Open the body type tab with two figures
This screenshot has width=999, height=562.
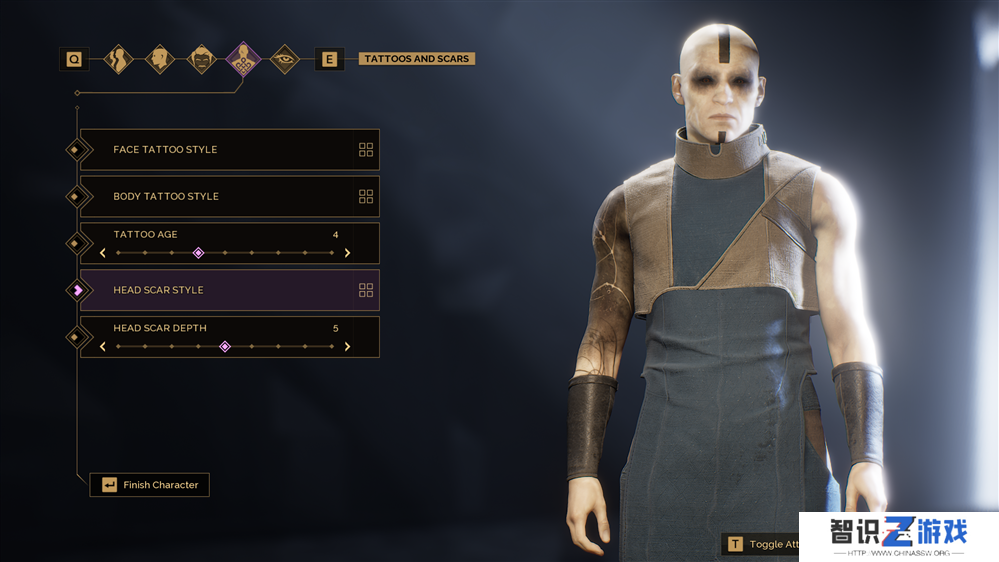[x=119, y=59]
